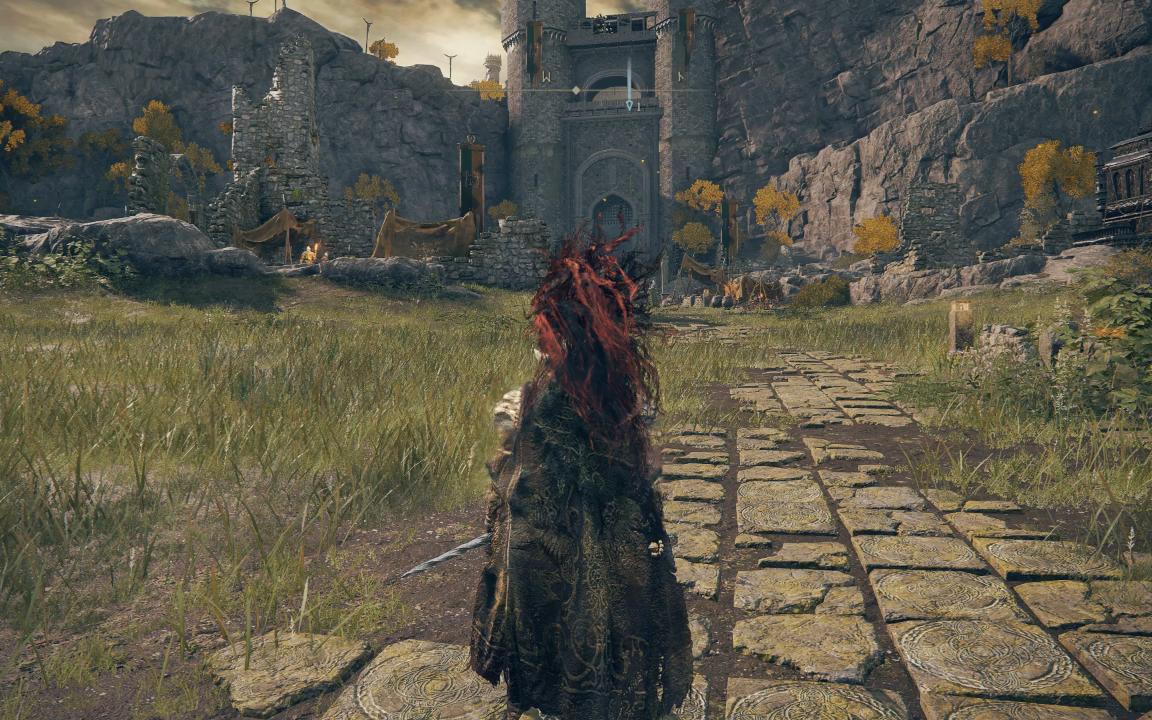Click the blue beacon marker on the compass
1152x720 pixels.
click(x=629, y=103)
